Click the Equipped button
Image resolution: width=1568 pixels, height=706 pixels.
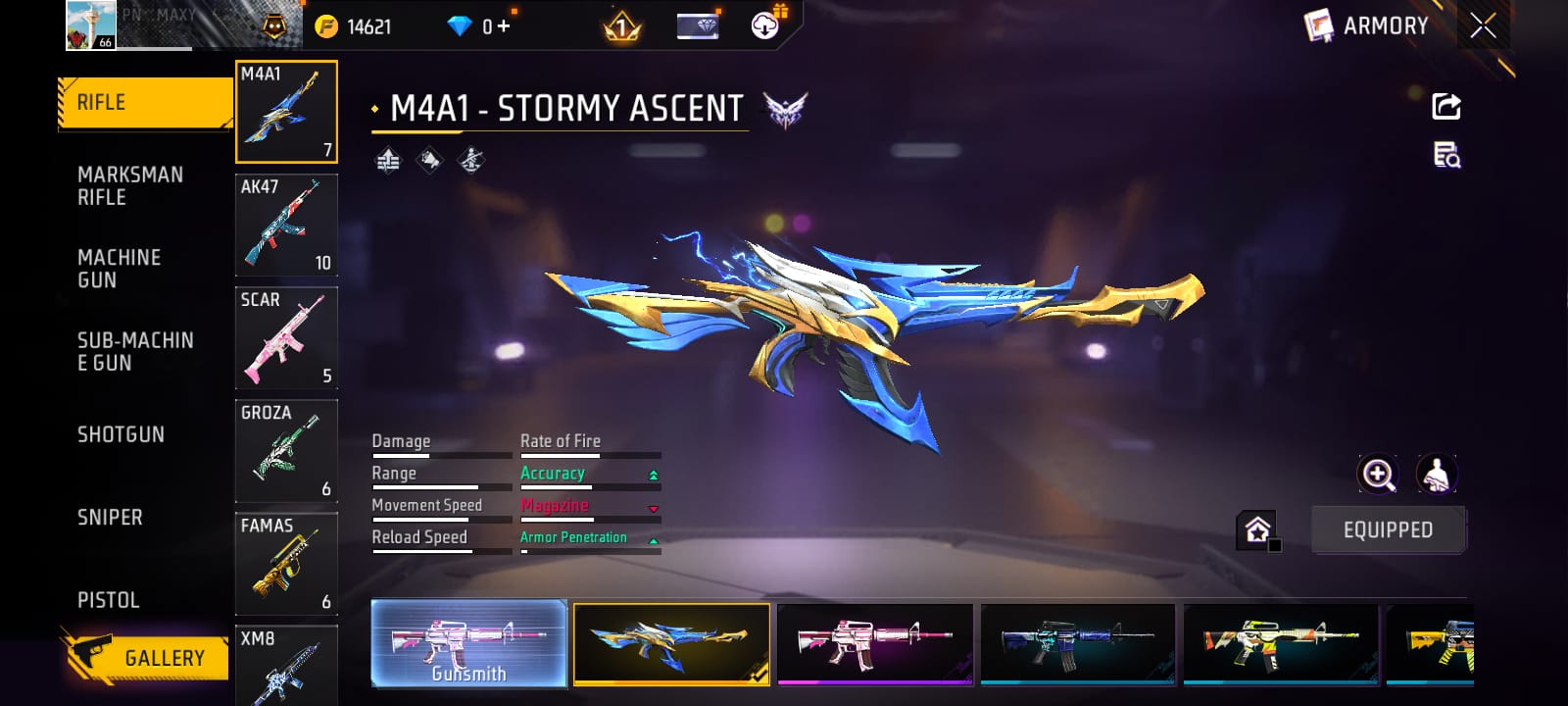(1388, 530)
